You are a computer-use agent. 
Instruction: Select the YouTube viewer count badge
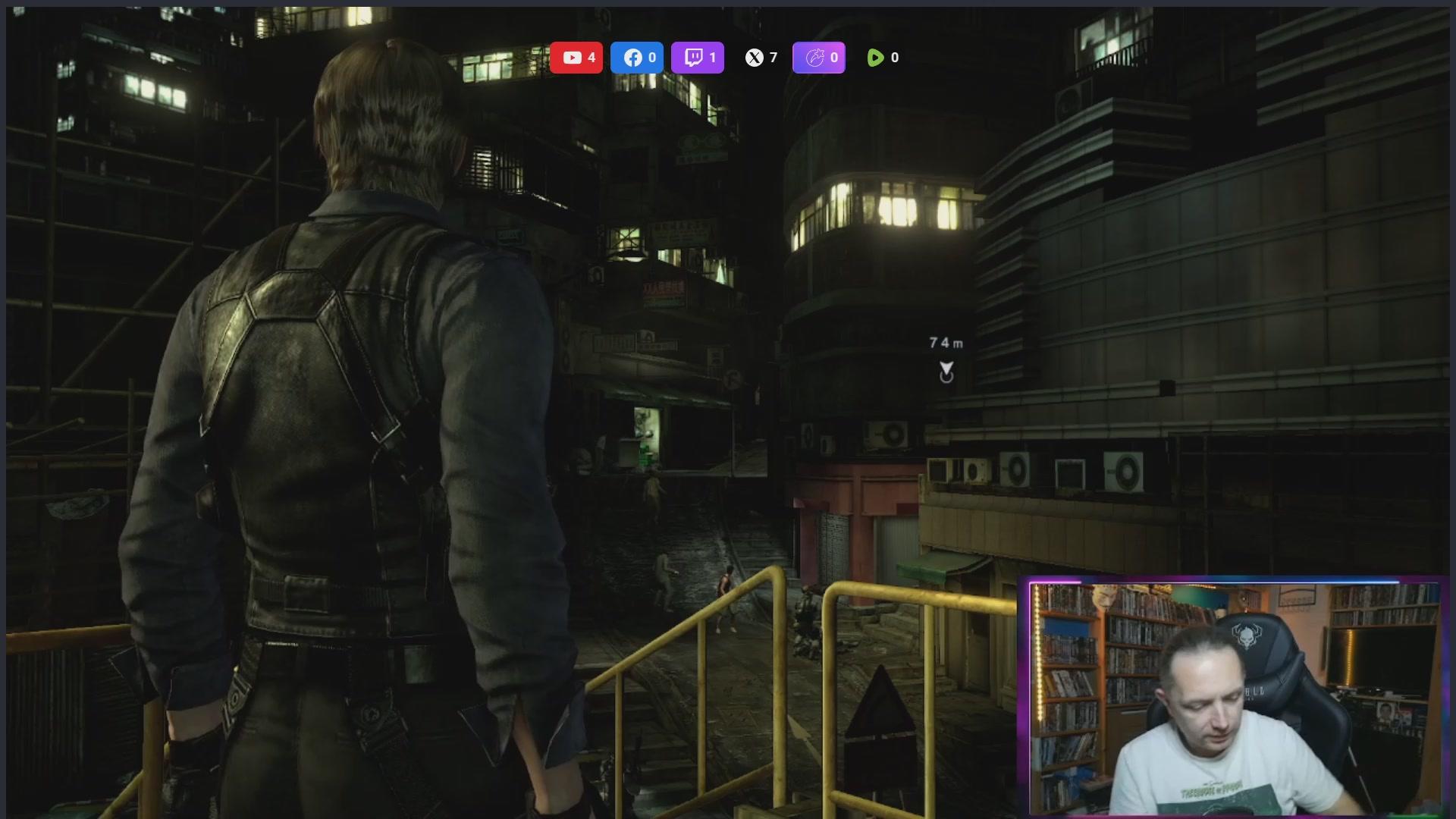576,58
